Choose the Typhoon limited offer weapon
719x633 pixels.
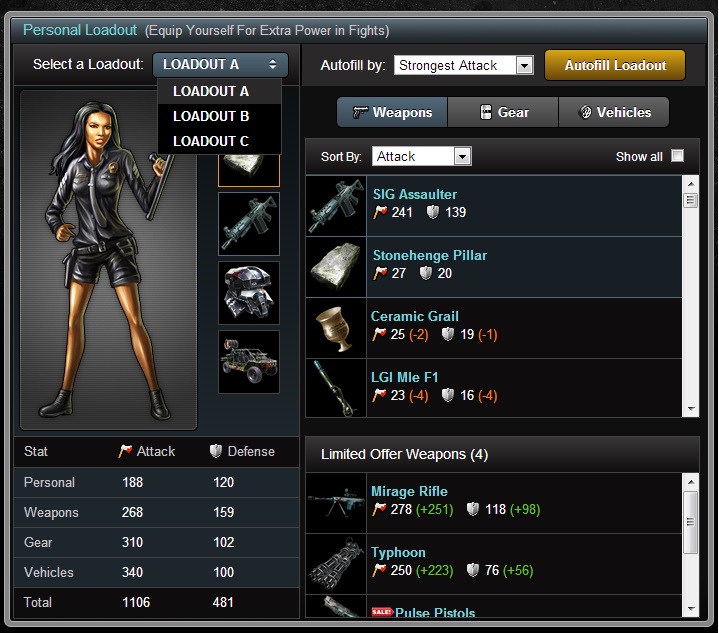click(x=398, y=552)
